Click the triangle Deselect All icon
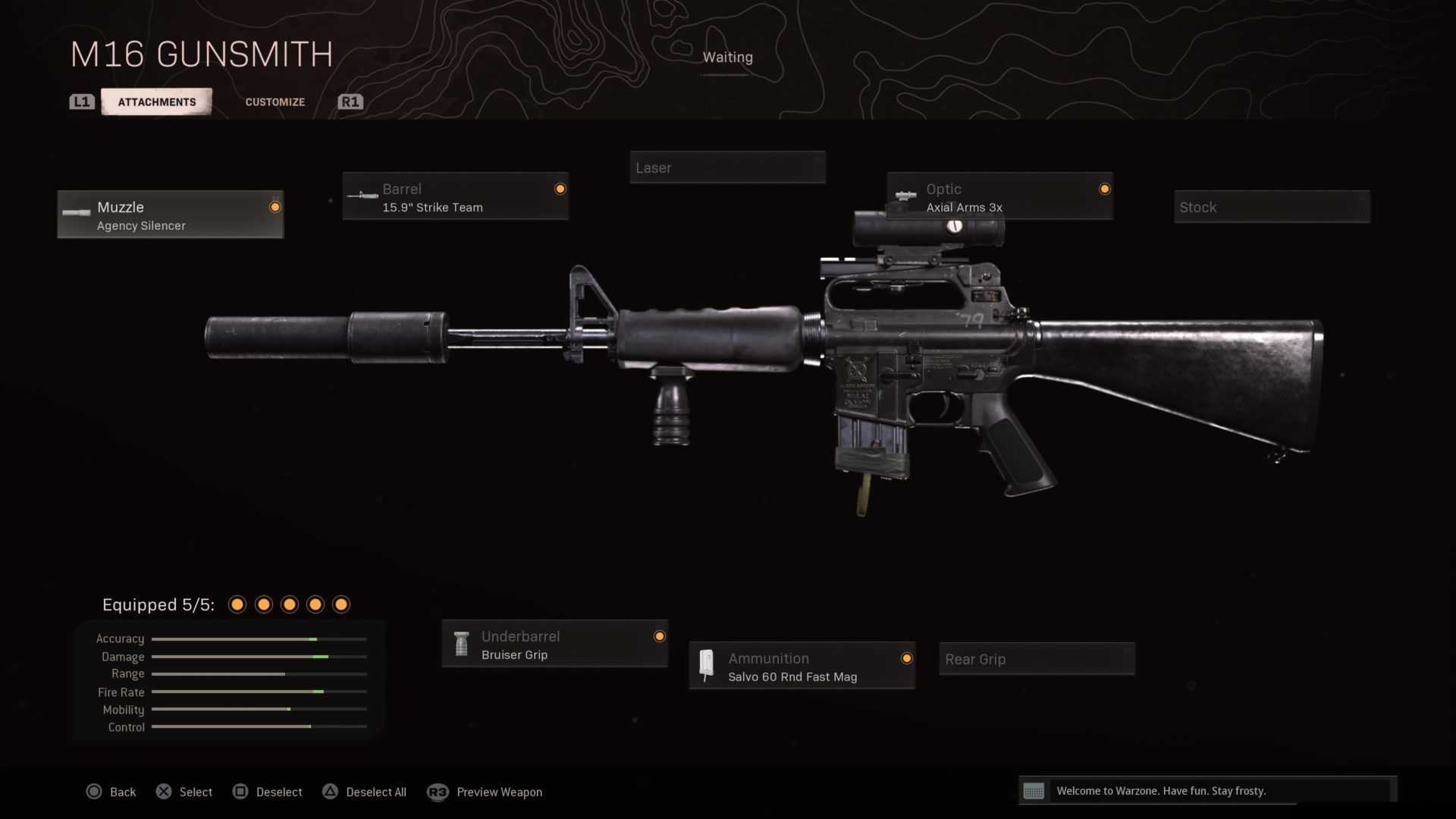Screen dimensions: 1456x819 pyautogui.click(x=331, y=791)
